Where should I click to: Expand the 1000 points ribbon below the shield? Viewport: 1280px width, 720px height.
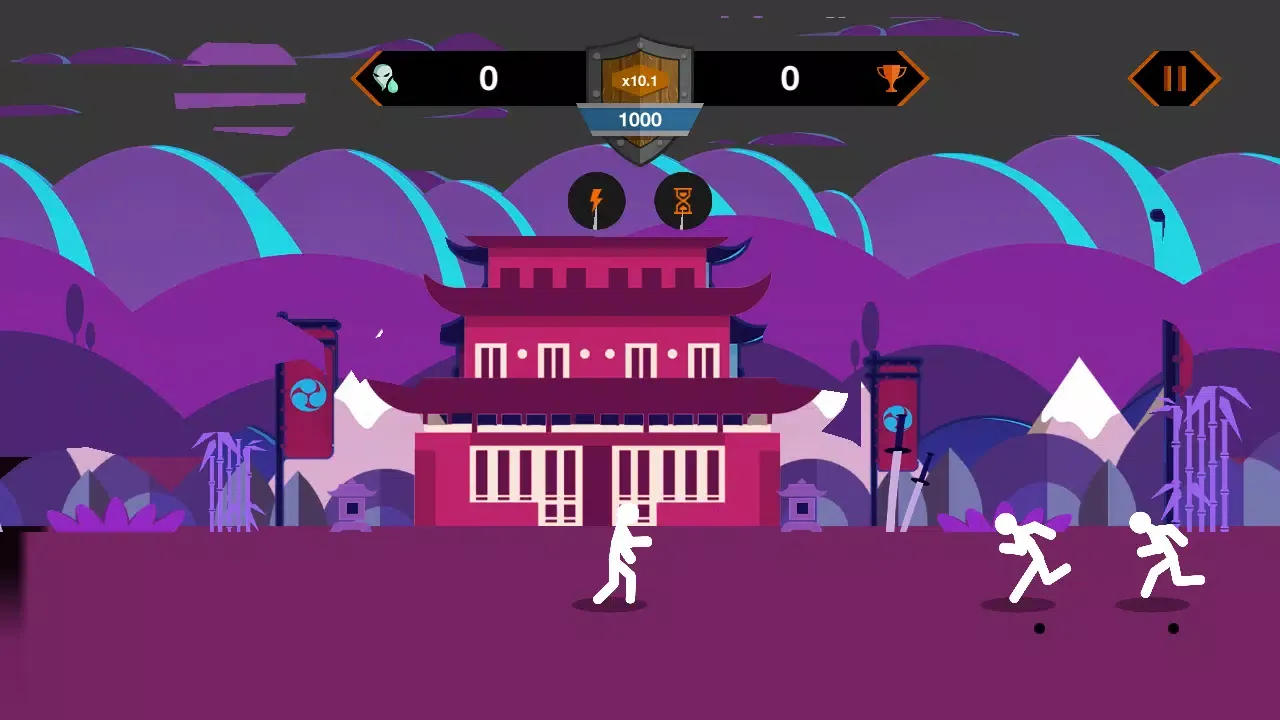(x=641, y=120)
